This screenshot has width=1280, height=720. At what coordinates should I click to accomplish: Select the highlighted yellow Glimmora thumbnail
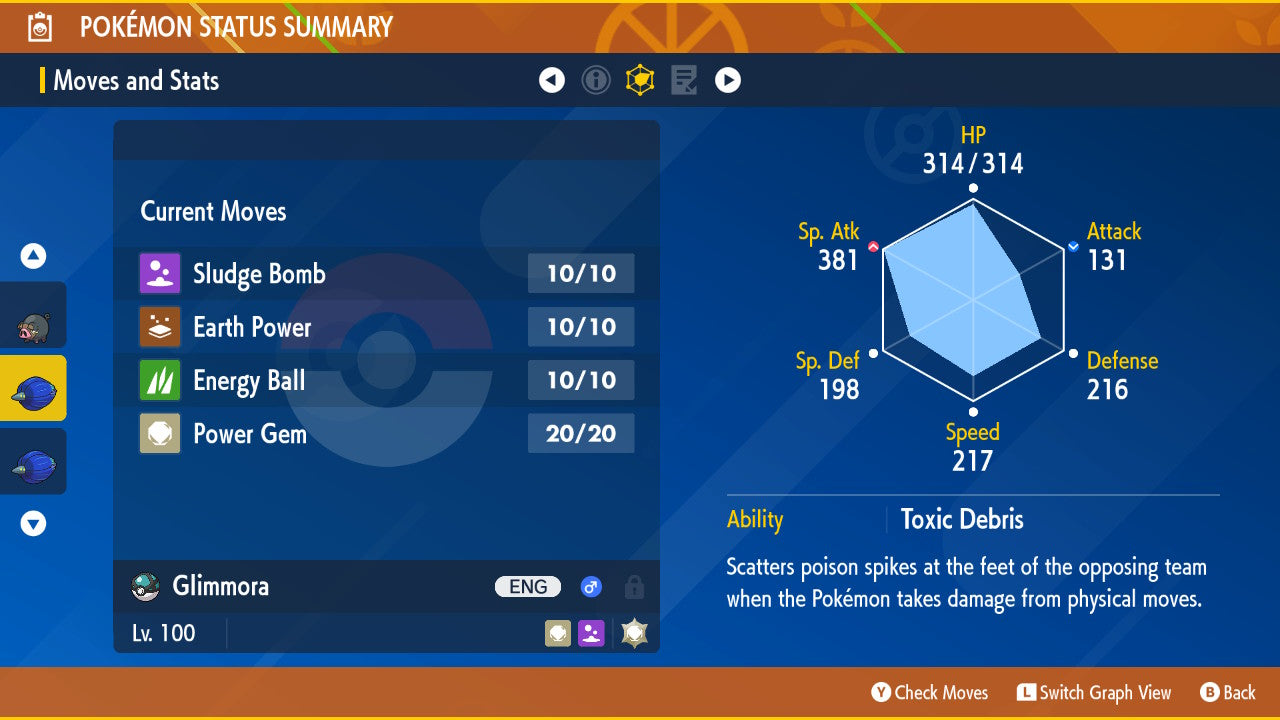point(33,390)
